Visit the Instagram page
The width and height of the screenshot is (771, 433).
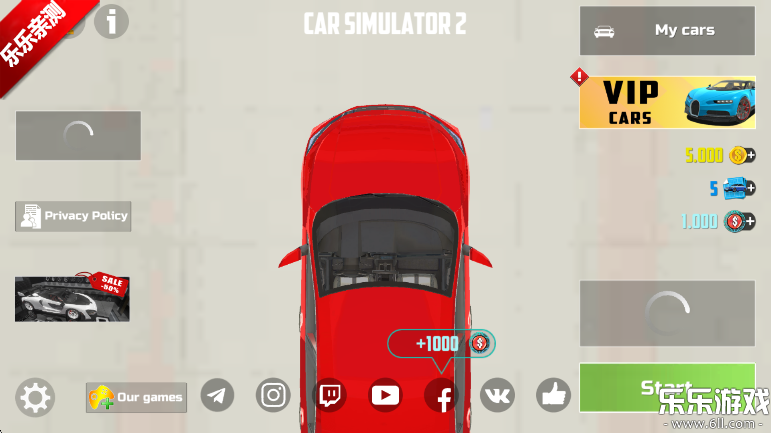[x=273, y=395]
